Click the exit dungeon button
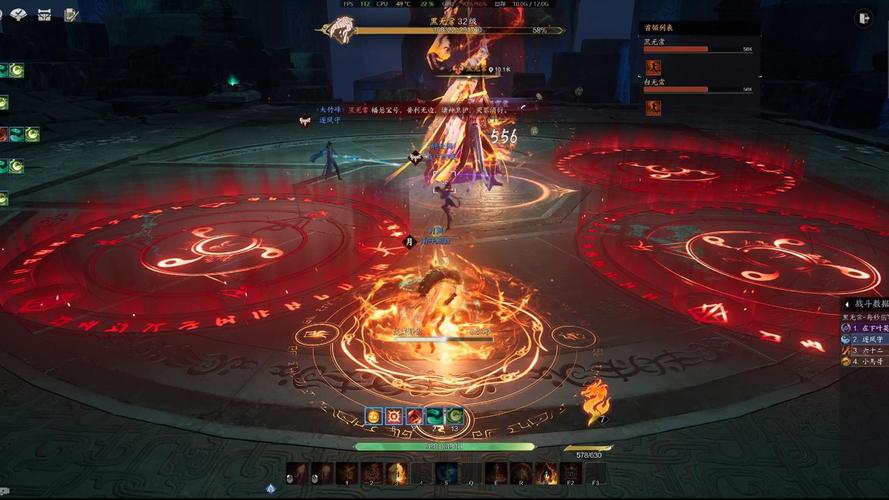The height and width of the screenshot is (500, 889). click(x=864, y=17)
